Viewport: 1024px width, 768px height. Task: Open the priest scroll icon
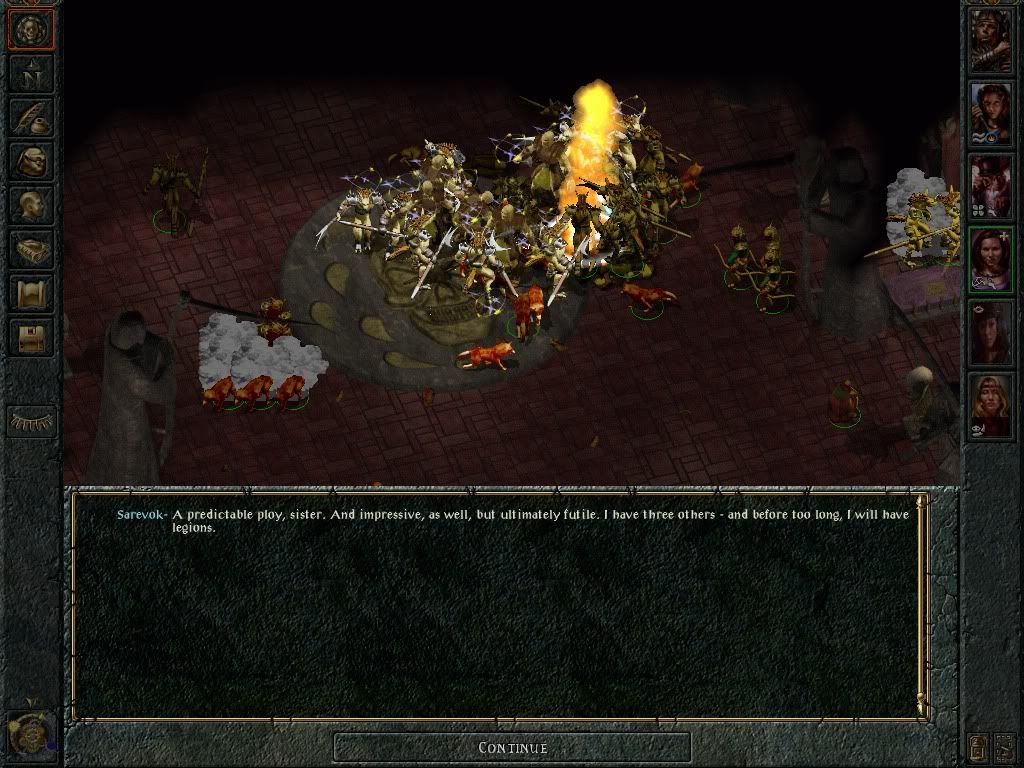(31, 293)
